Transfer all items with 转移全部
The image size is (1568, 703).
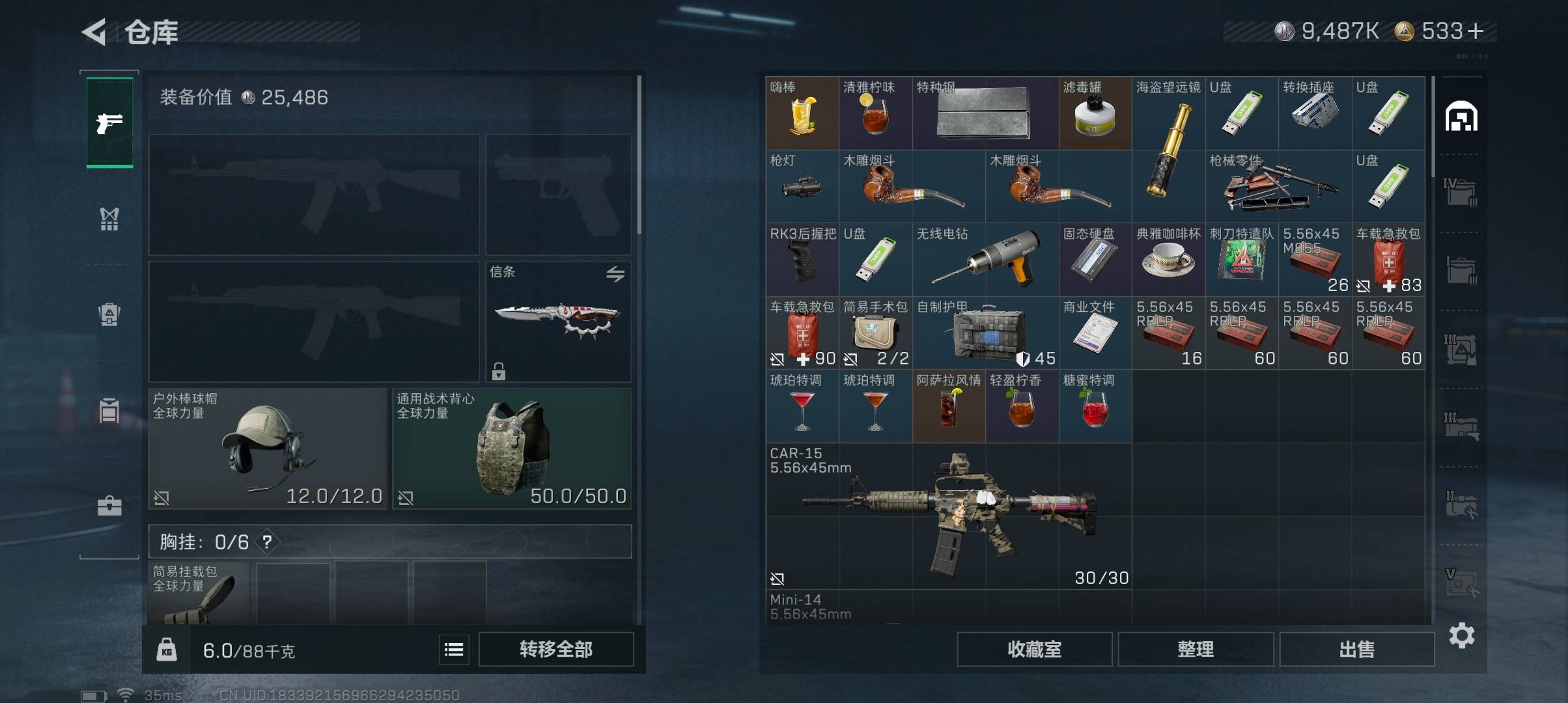coord(555,649)
